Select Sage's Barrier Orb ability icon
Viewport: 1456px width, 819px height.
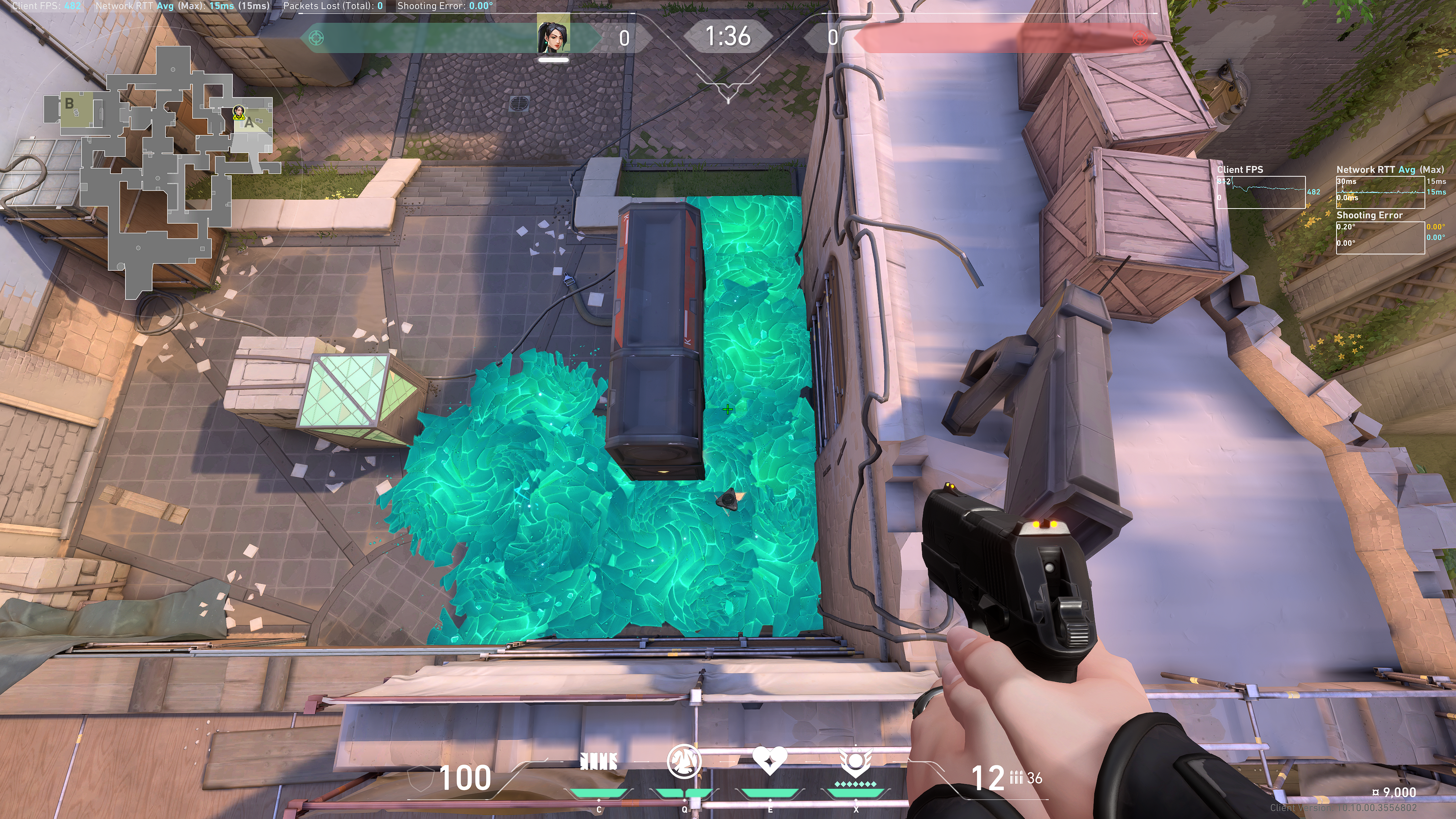click(x=599, y=762)
